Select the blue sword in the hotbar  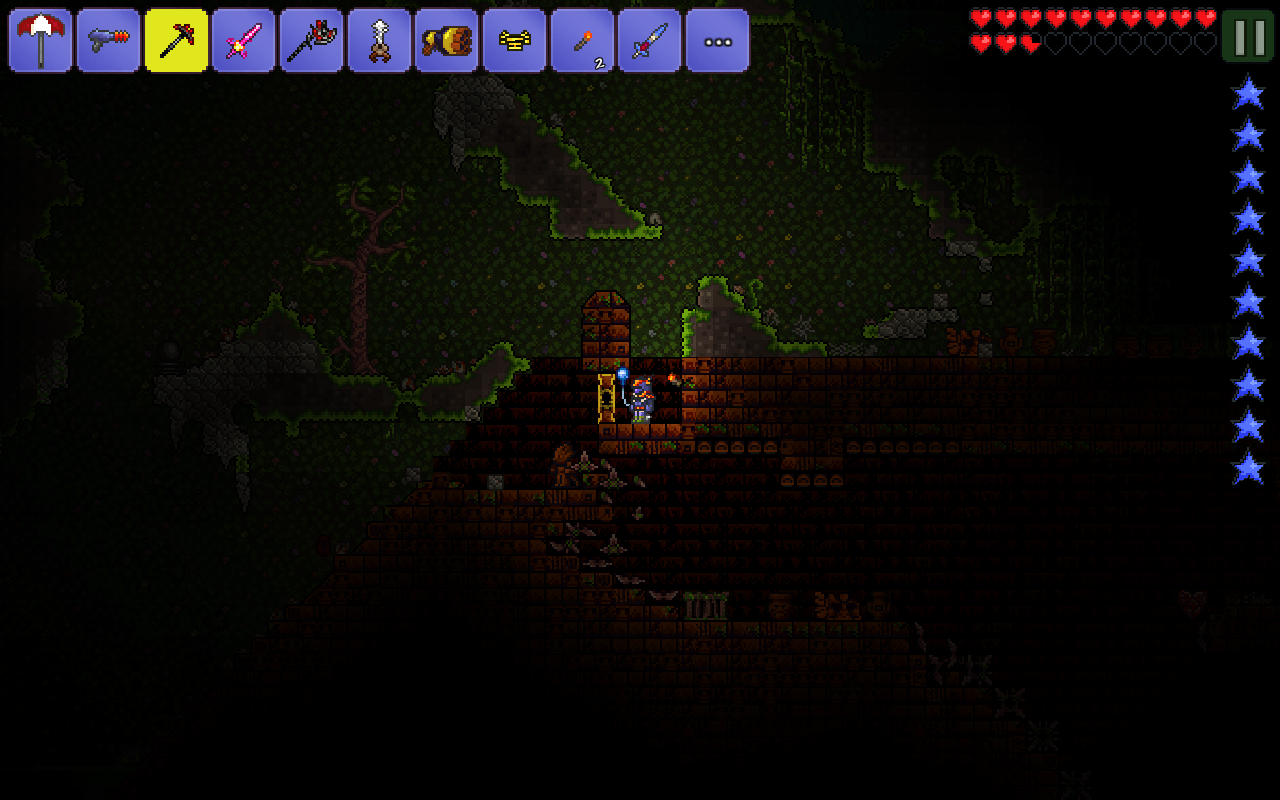[x=650, y=40]
